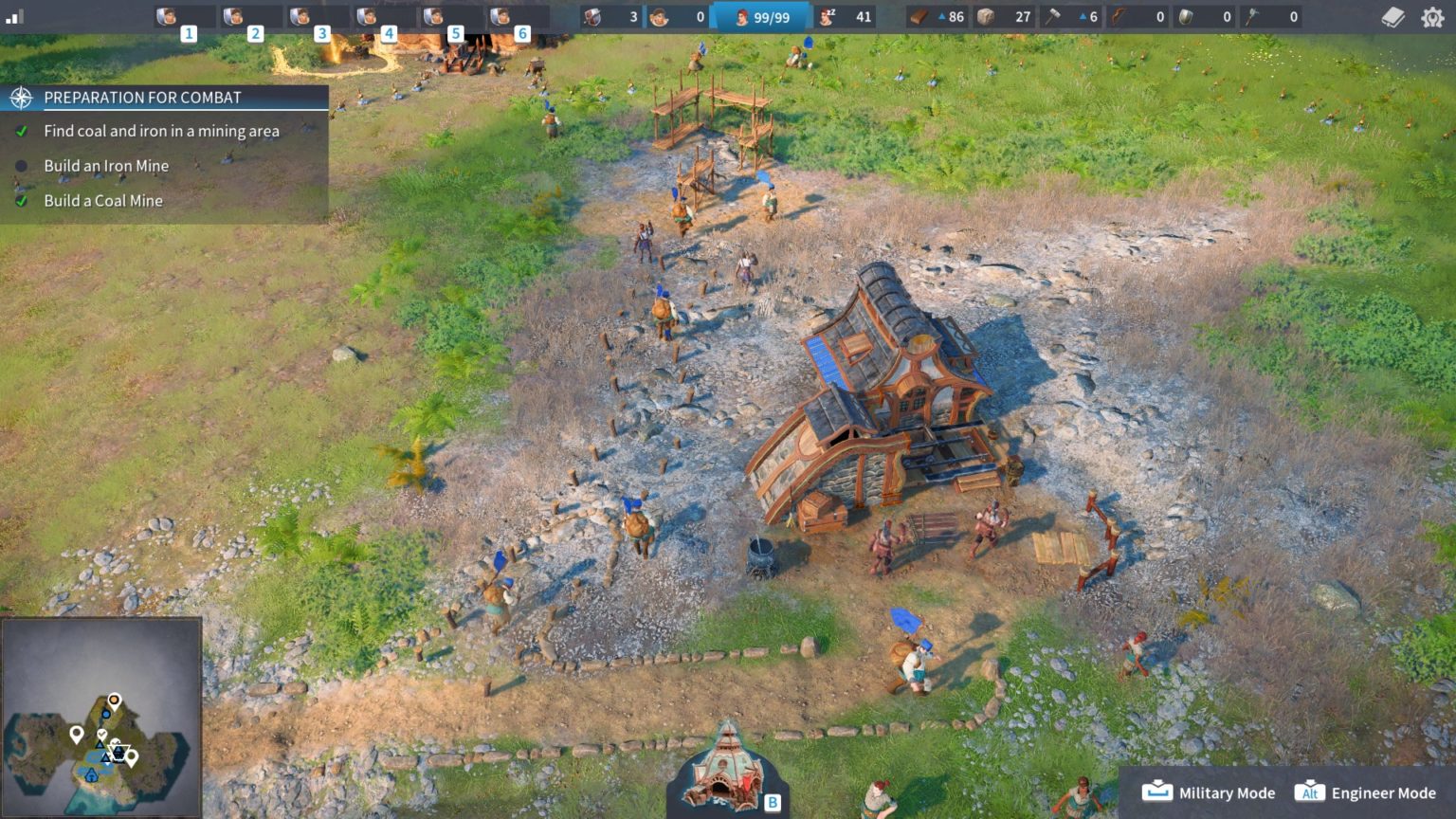This screenshot has width=1456, height=819.
Task: Switch to Military Mode
Action: coord(1209,792)
